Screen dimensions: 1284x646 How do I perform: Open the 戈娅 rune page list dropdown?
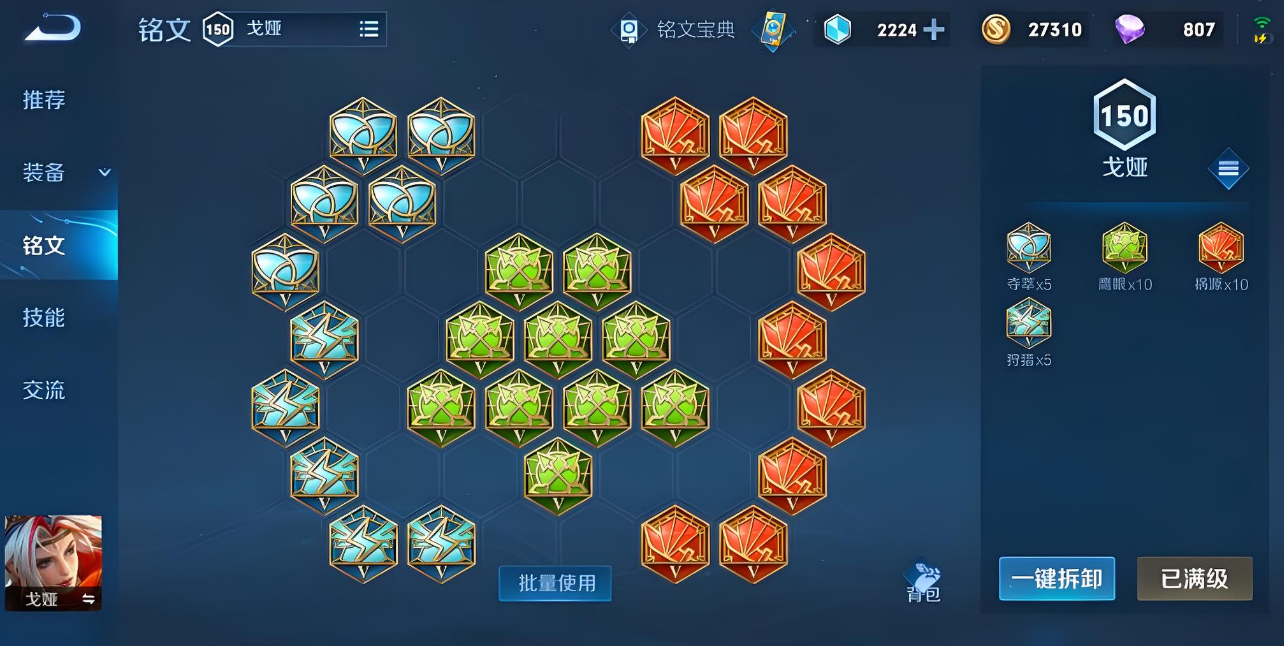[x=369, y=29]
